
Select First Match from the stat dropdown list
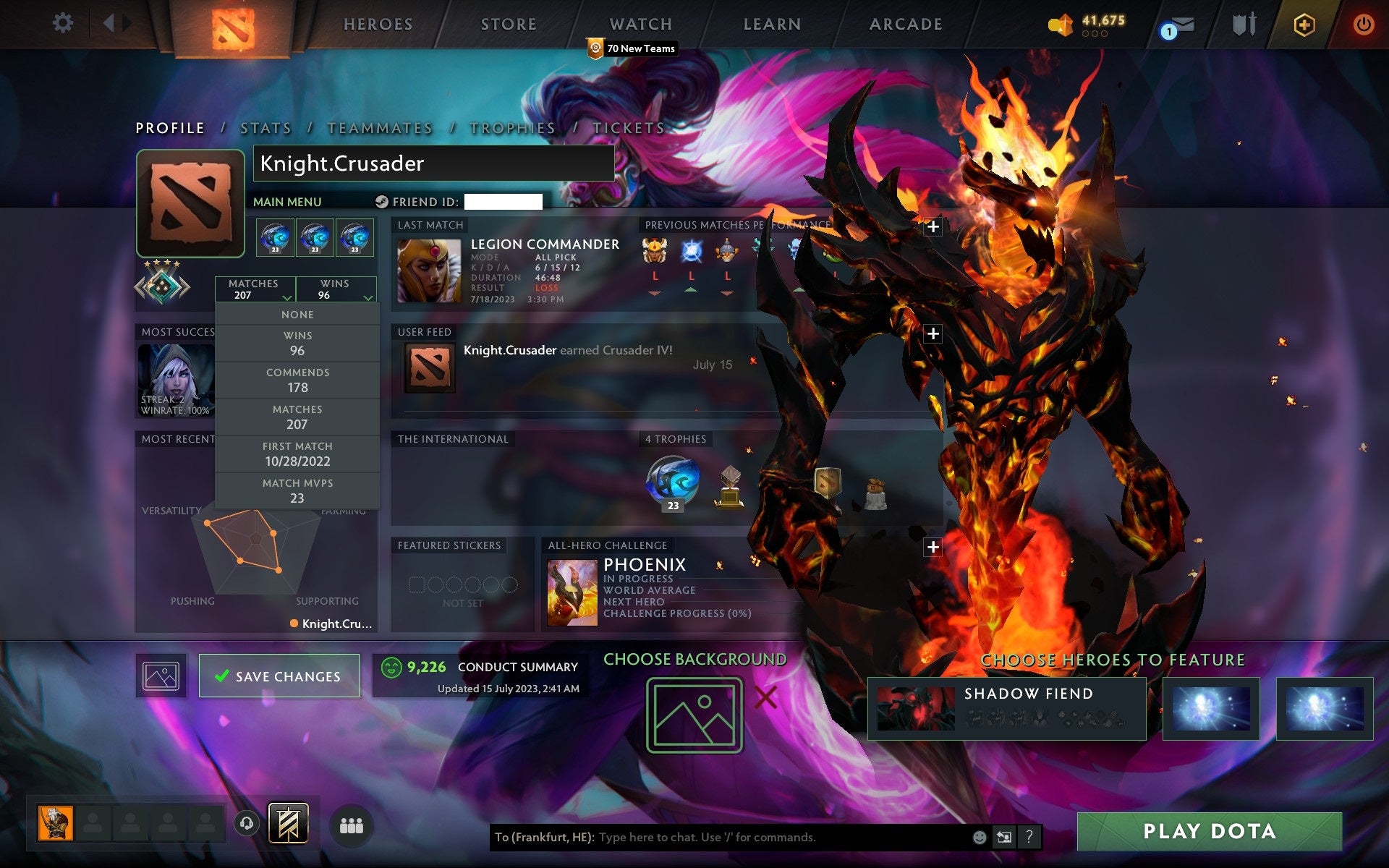(297, 454)
